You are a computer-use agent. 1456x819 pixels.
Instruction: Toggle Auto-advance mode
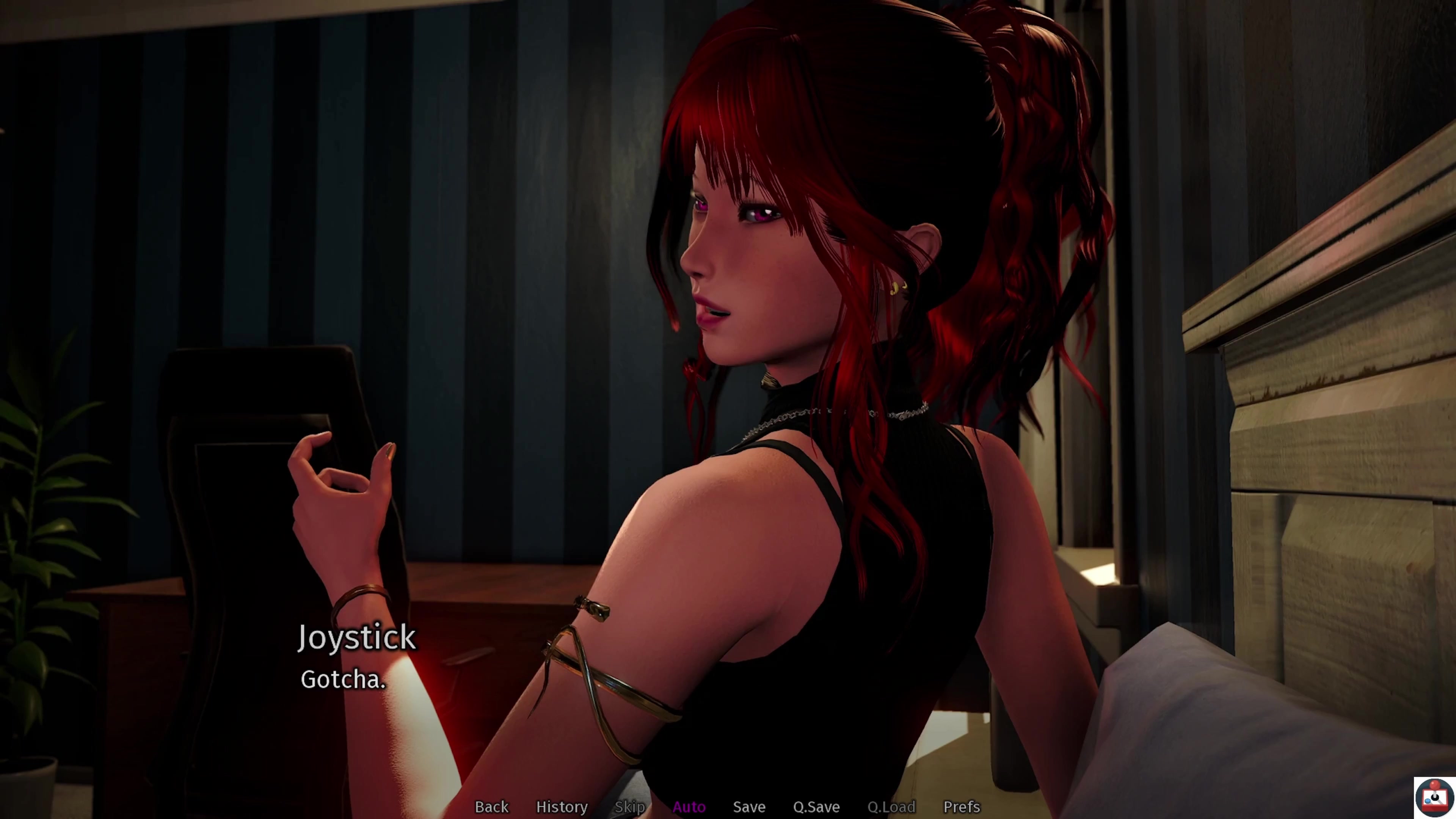click(689, 806)
